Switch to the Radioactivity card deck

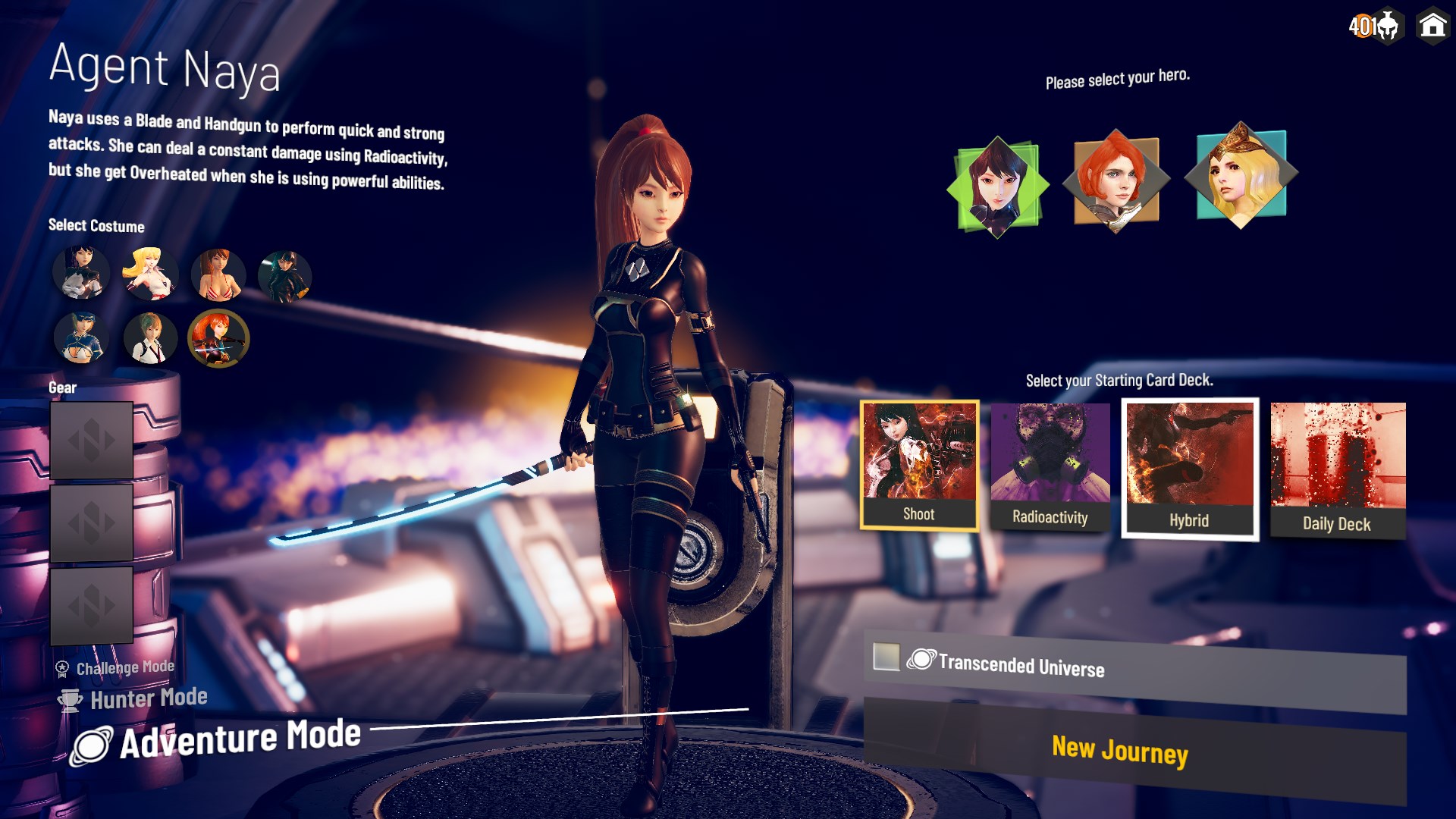tap(1050, 463)
